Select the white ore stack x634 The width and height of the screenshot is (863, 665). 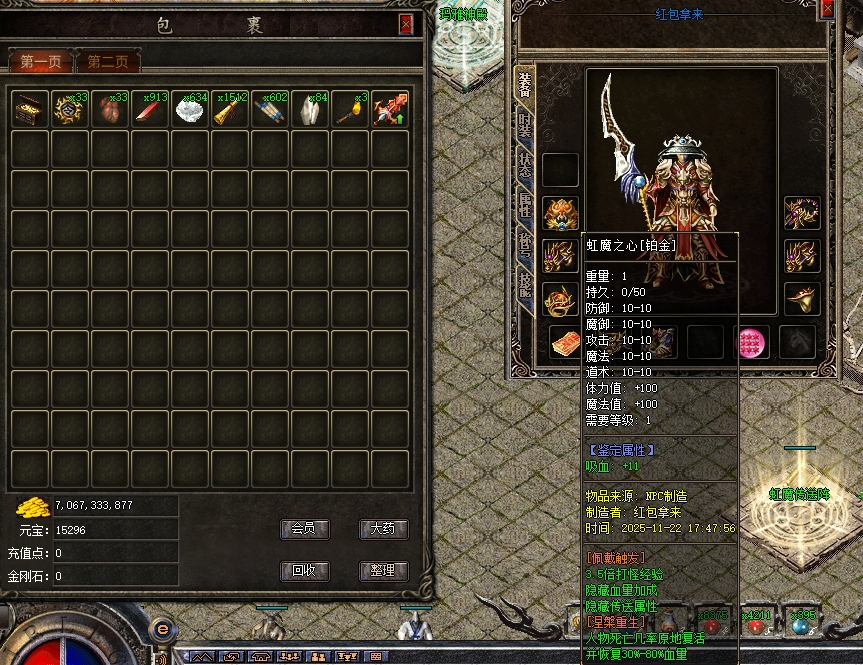point(190,109)
